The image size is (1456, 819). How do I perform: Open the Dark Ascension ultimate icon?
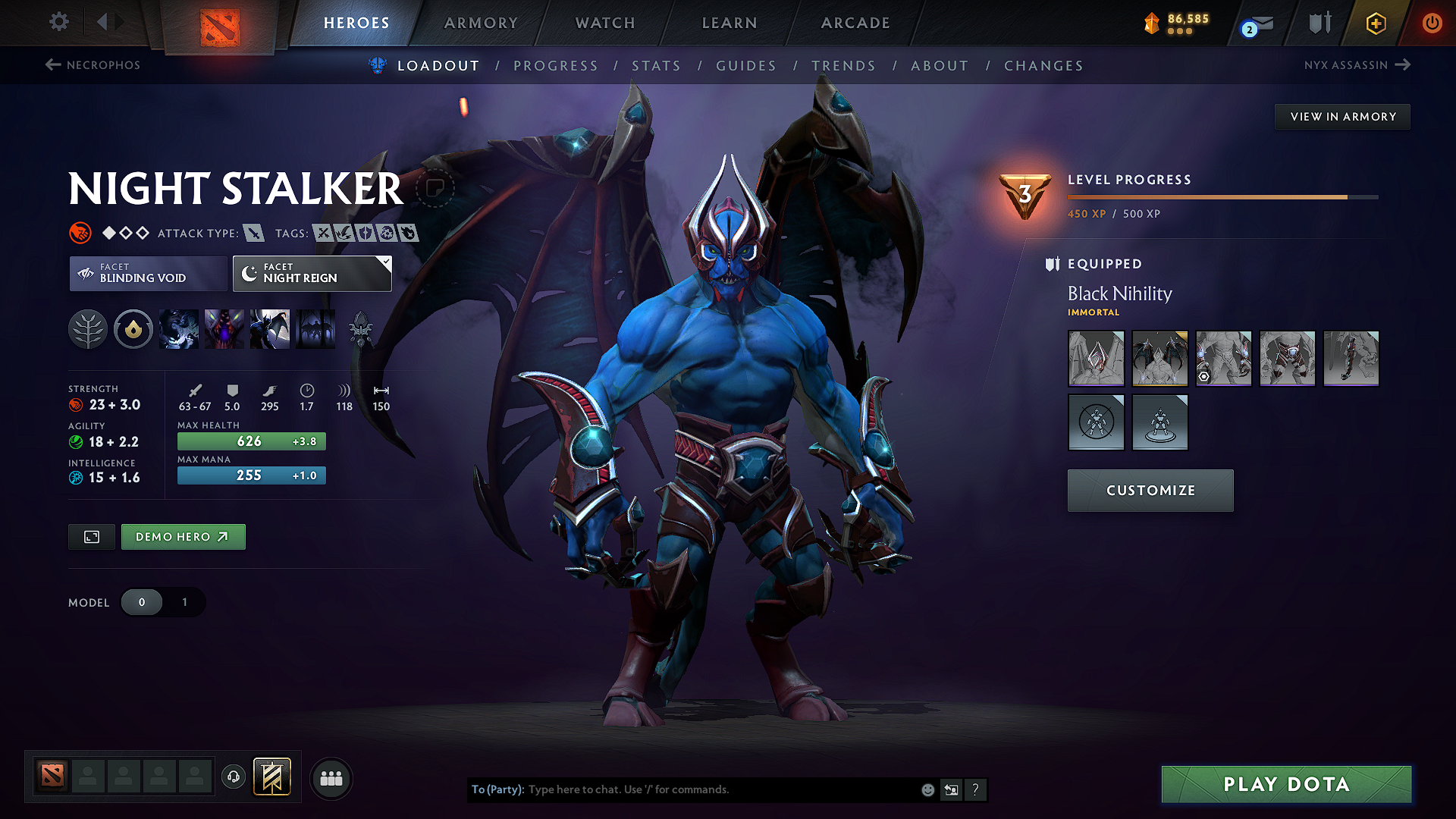click(x=315, y=329)
